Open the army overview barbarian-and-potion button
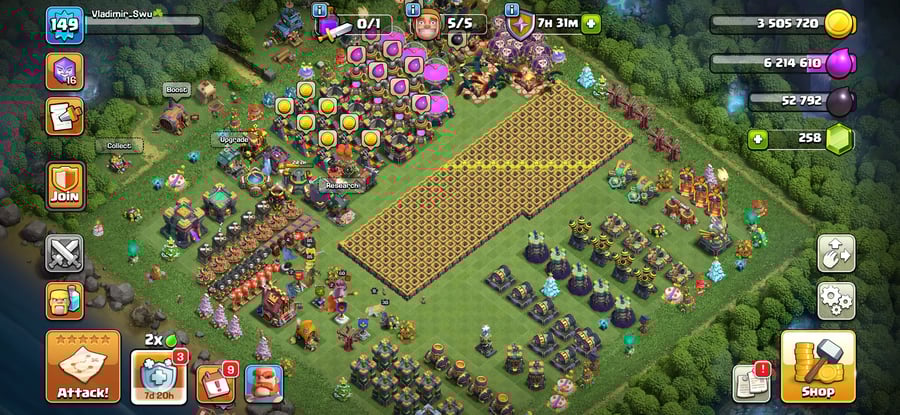900x415 pixels. [x=64, y=301]
